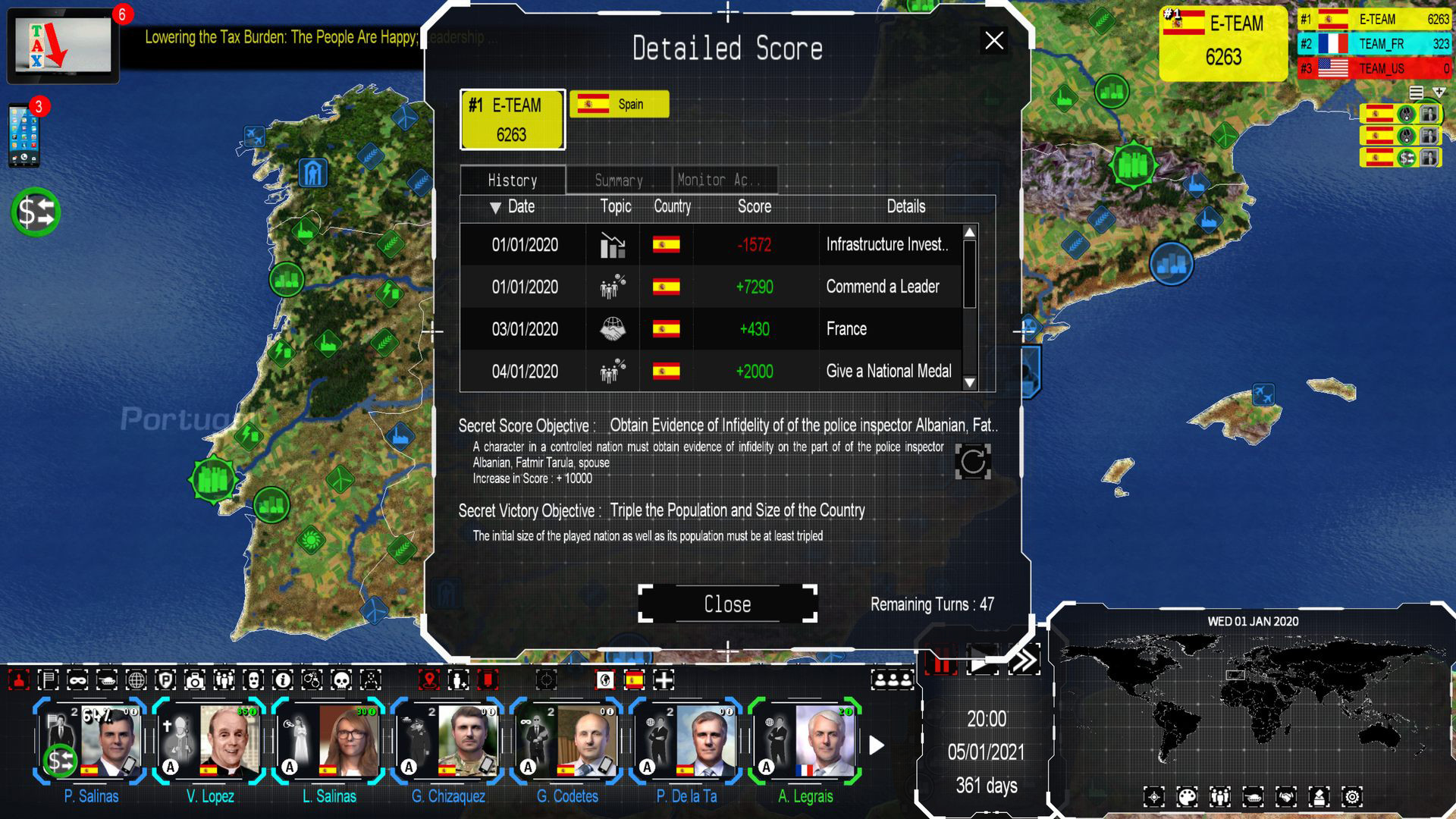Click the smartphone notifications with badge 3
The width and height of the screenshot is (1456, 819).
pos(25,133)
